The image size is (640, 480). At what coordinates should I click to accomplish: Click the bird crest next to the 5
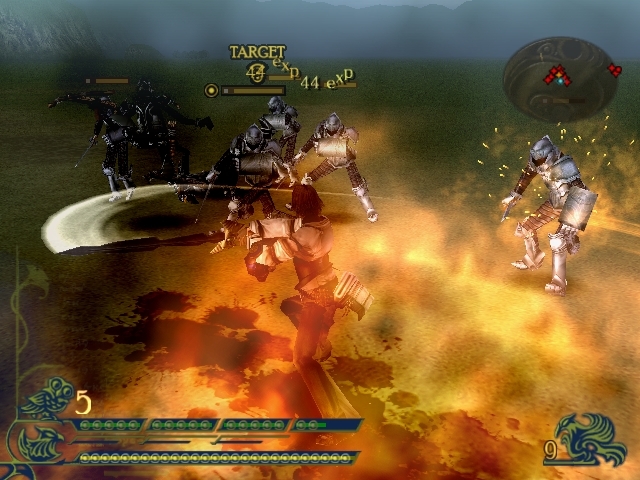[x=46, y=399]
